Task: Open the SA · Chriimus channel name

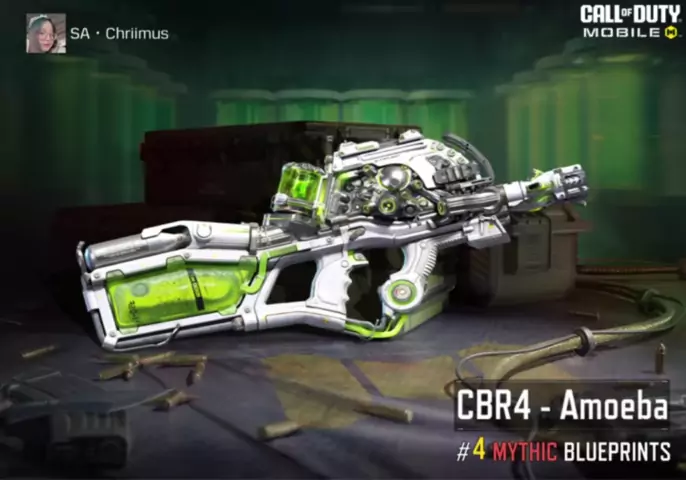Action: (x=119, y=34)
